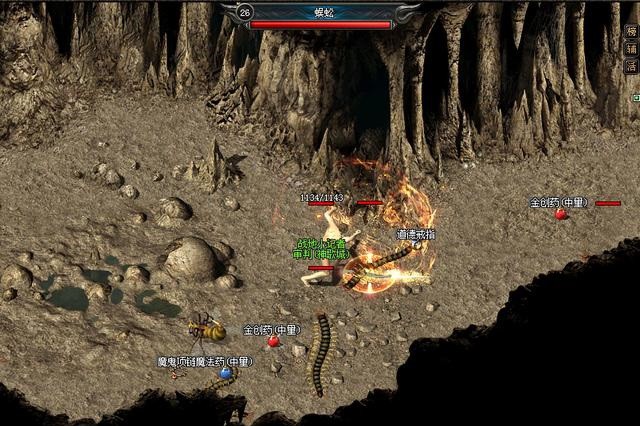The width and height of the screenshot is (640, 426).
Task: Open the 活 activity button
Action: pos(631,66)
